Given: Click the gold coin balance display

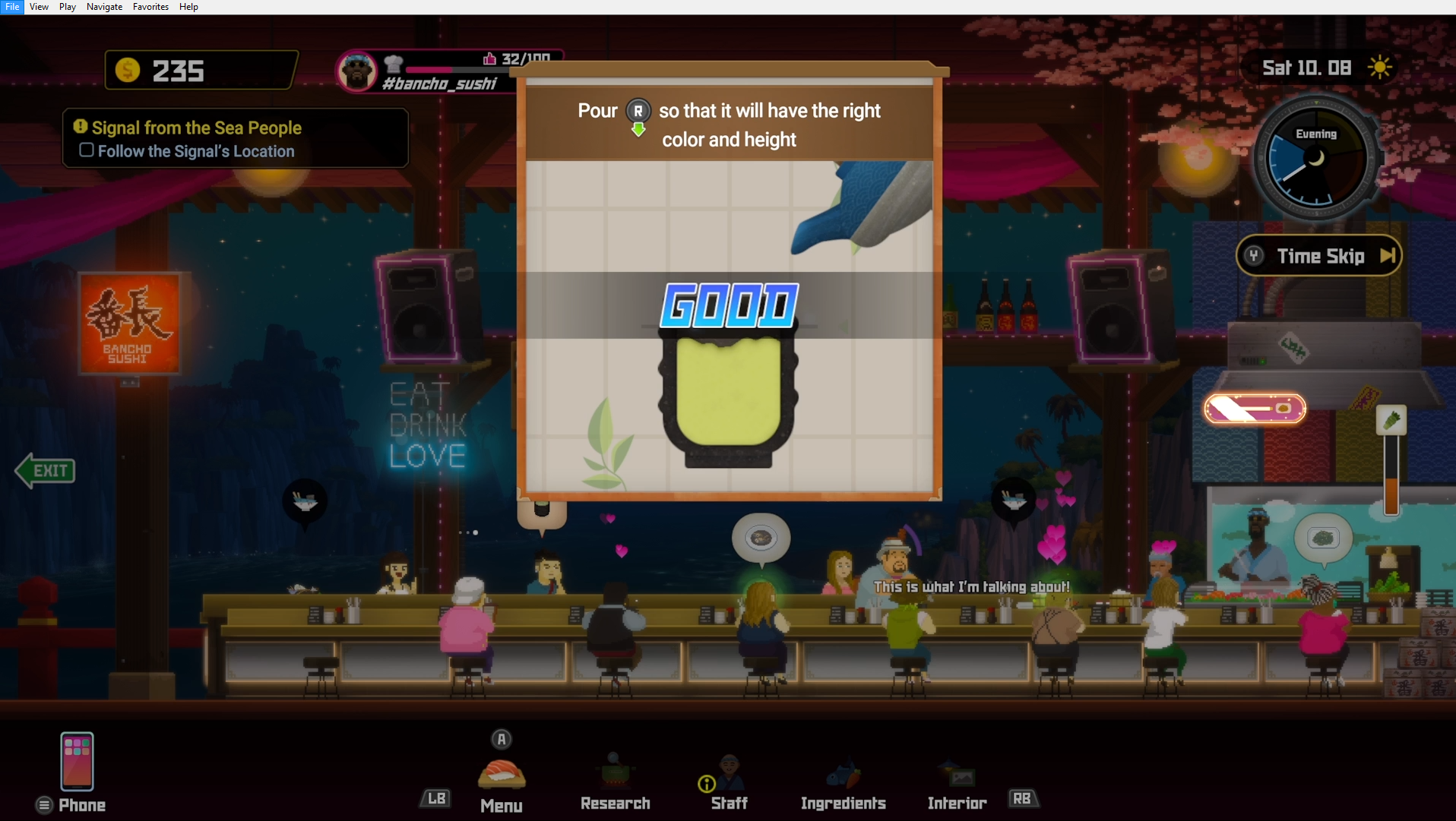Looking at the screenshot, I should click(201, 71).
